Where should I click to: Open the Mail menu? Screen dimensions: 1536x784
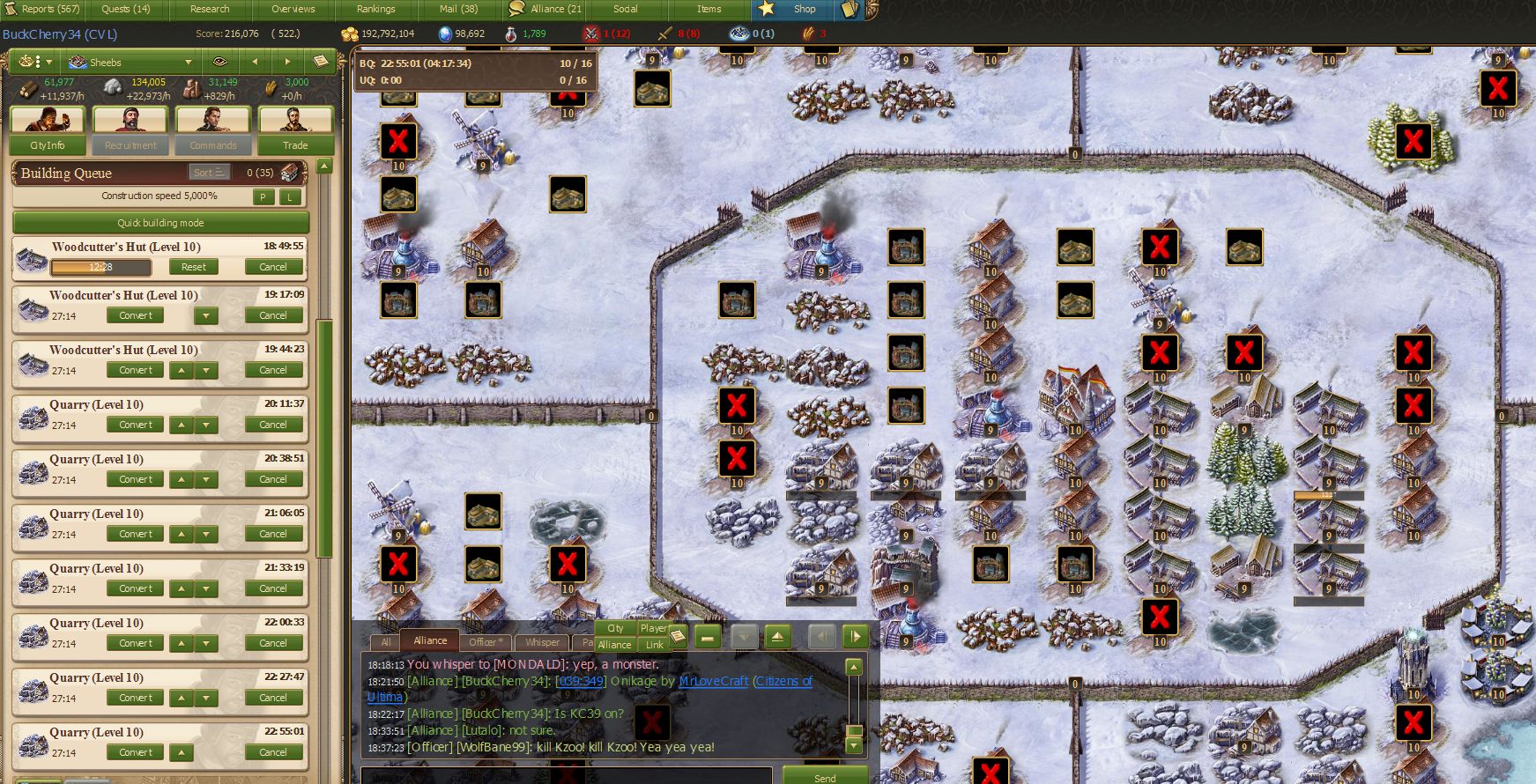point(458,9)
